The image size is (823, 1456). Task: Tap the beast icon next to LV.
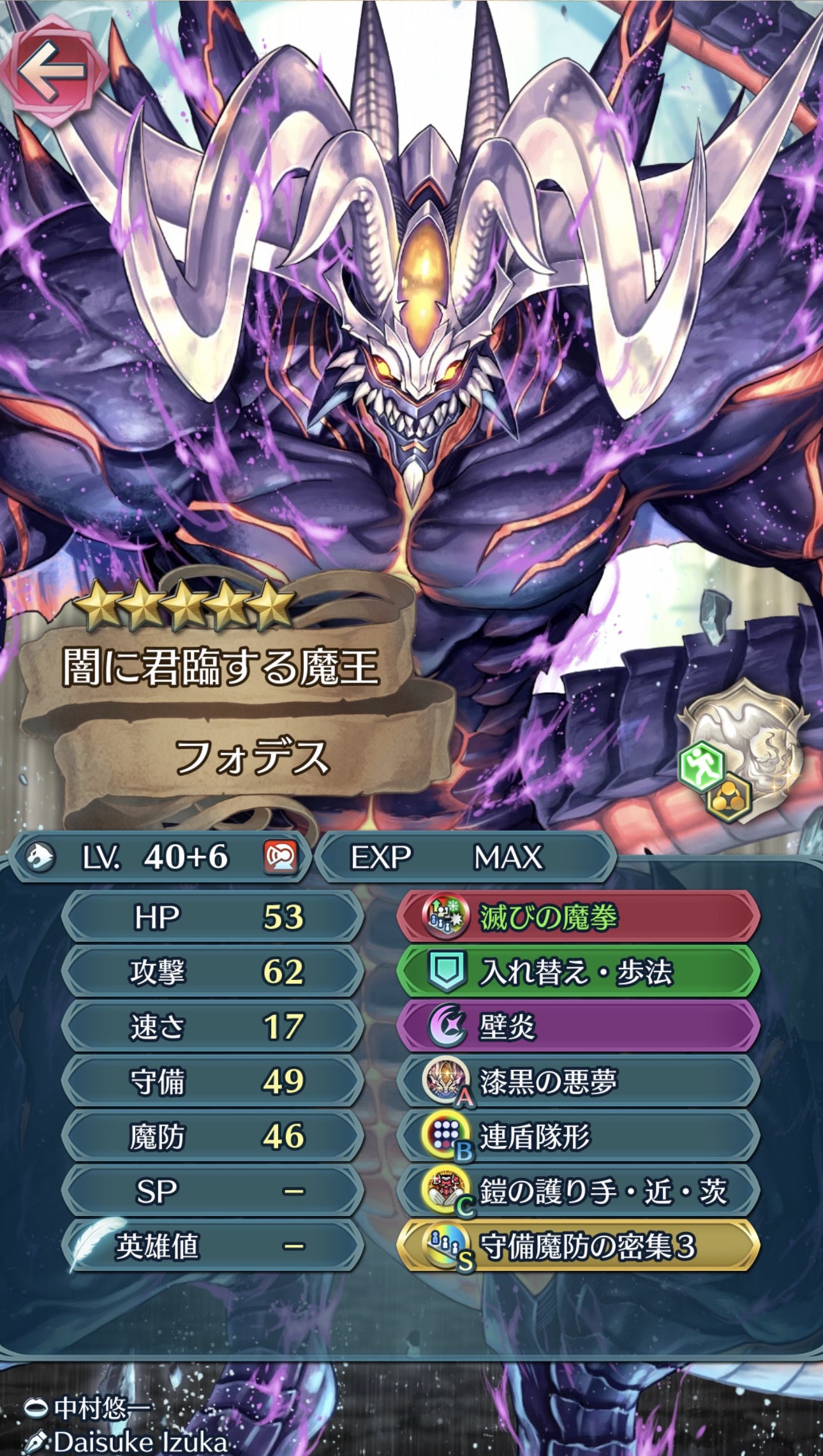point(40,857)
